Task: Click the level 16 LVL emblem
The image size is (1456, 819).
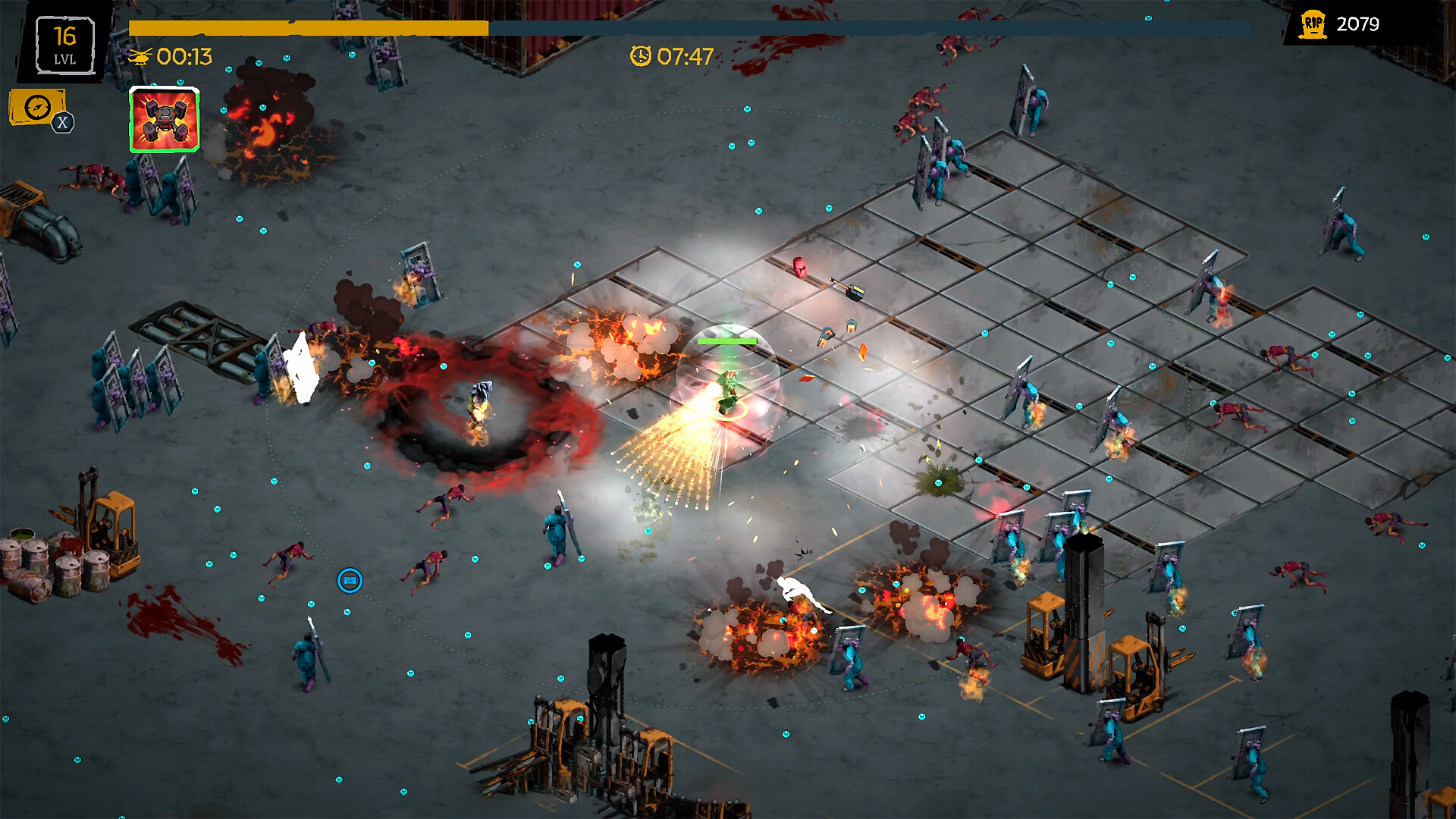Action: tap(64, 44)
